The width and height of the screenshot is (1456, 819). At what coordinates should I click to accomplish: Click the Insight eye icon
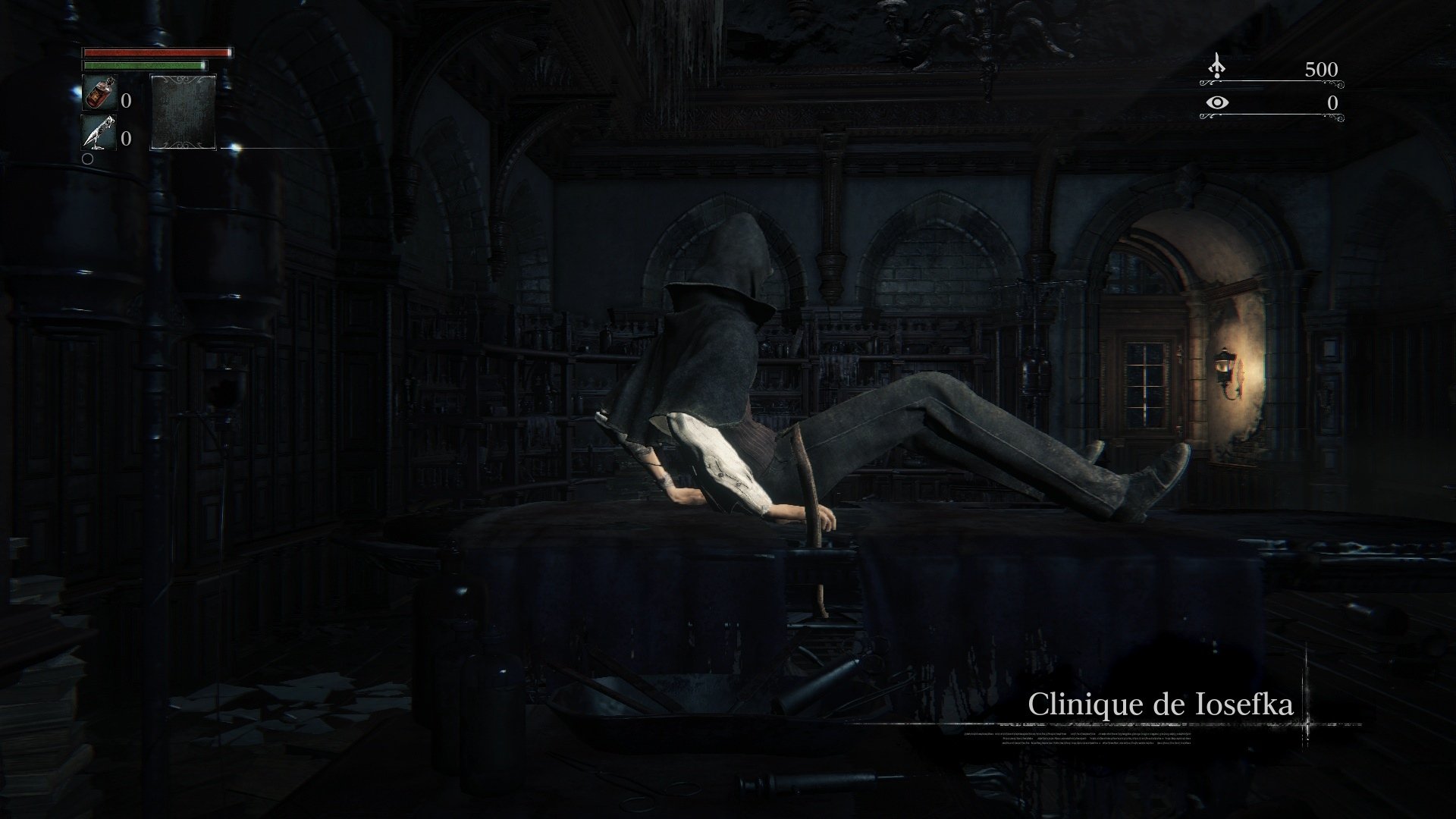[1217, 102]
